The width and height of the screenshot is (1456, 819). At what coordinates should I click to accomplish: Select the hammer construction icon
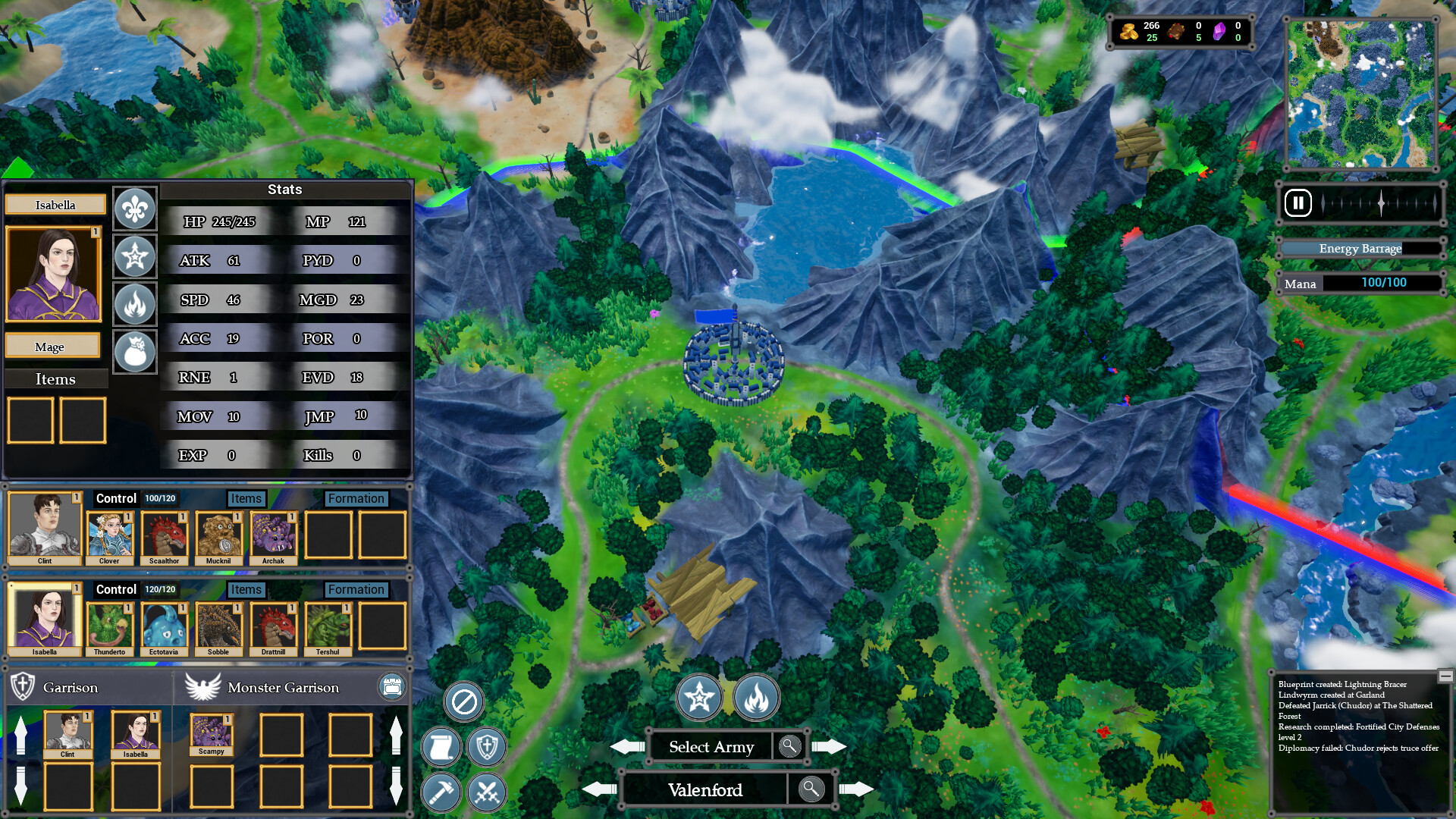pos(441,793)
